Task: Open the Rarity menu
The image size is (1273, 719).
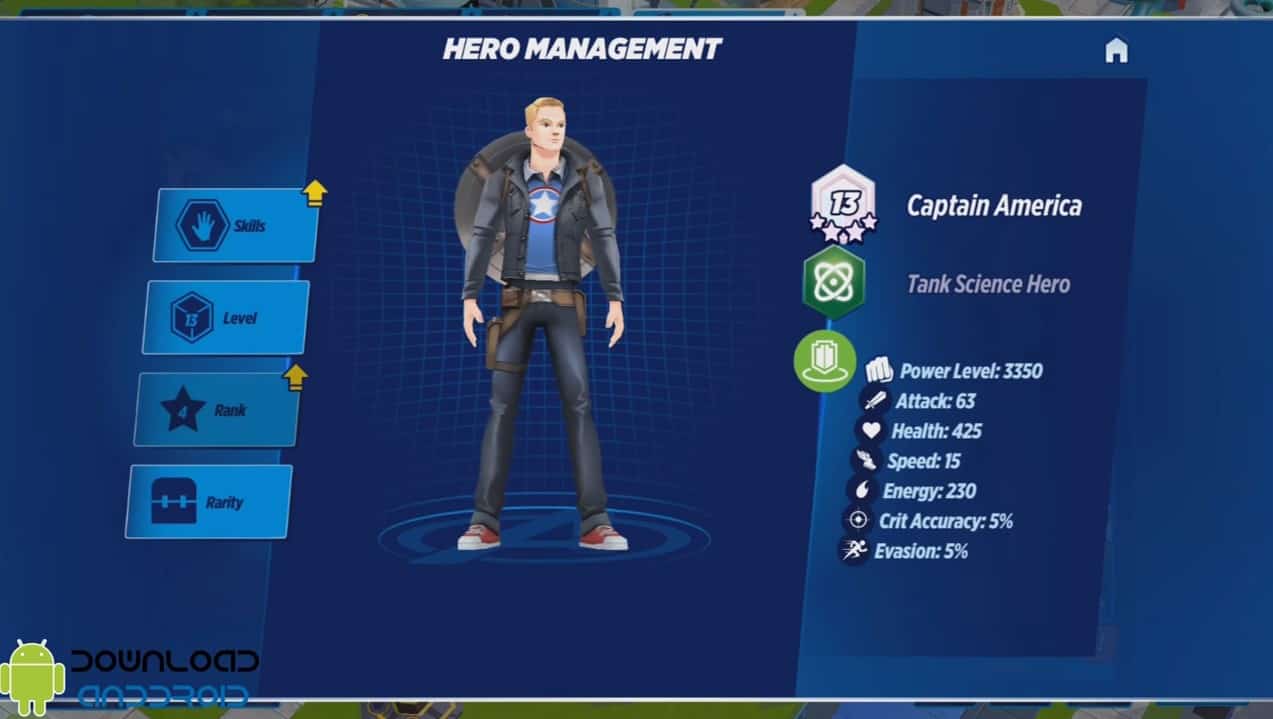Action: (209, 502)
